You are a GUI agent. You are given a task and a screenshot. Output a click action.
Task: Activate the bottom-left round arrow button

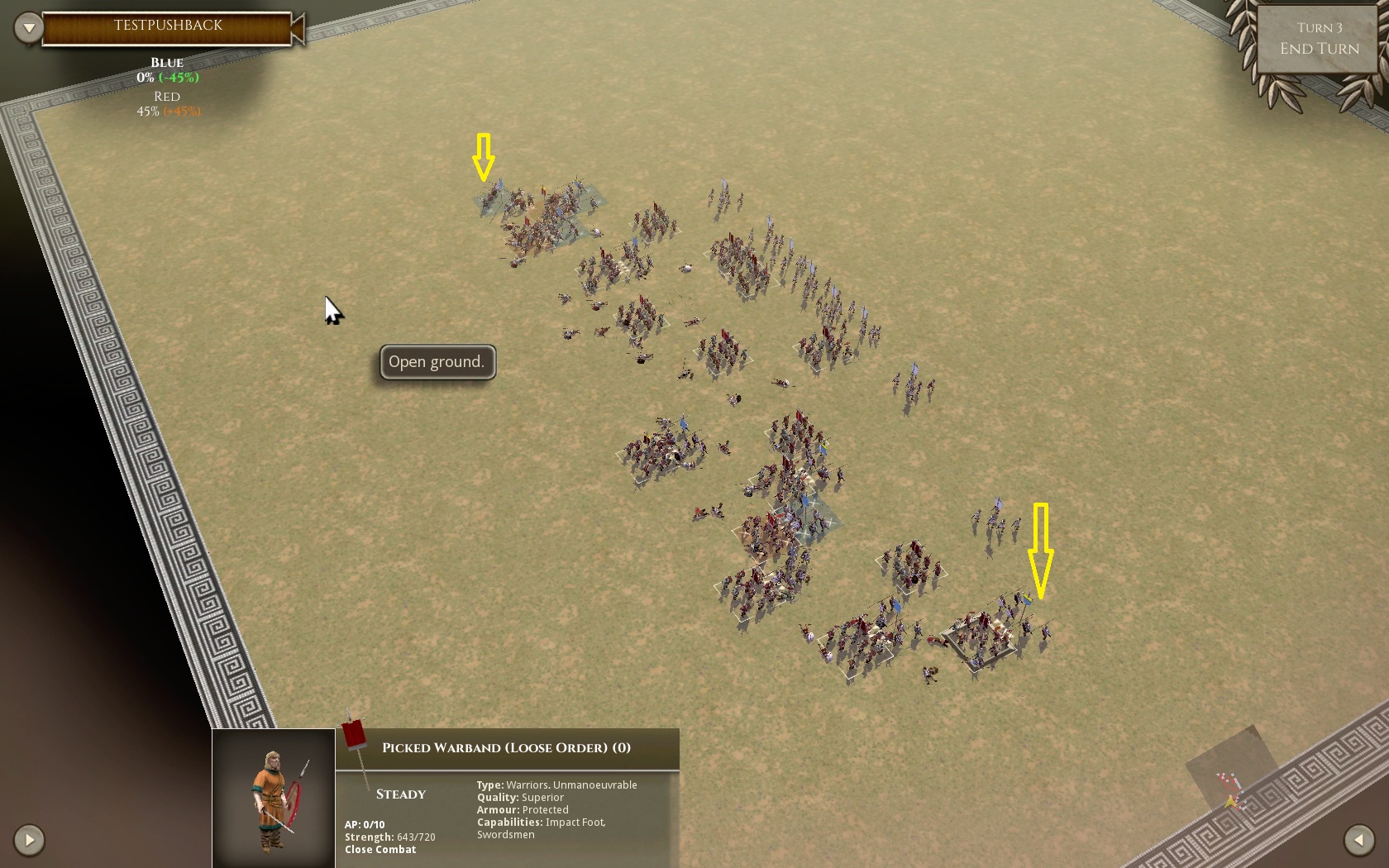tap(29, 840)
